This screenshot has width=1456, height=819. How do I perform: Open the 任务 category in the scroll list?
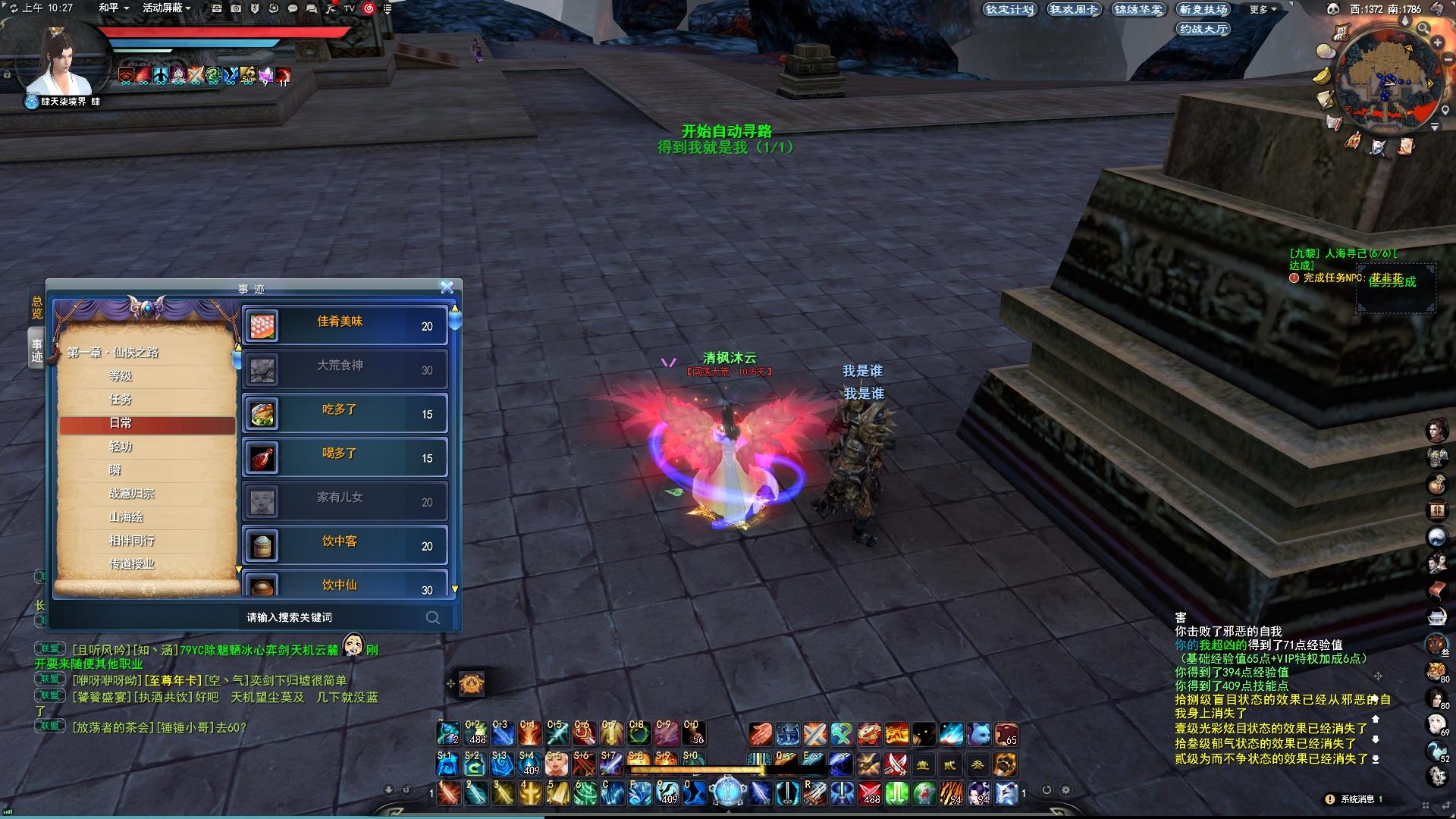point(121,400)
